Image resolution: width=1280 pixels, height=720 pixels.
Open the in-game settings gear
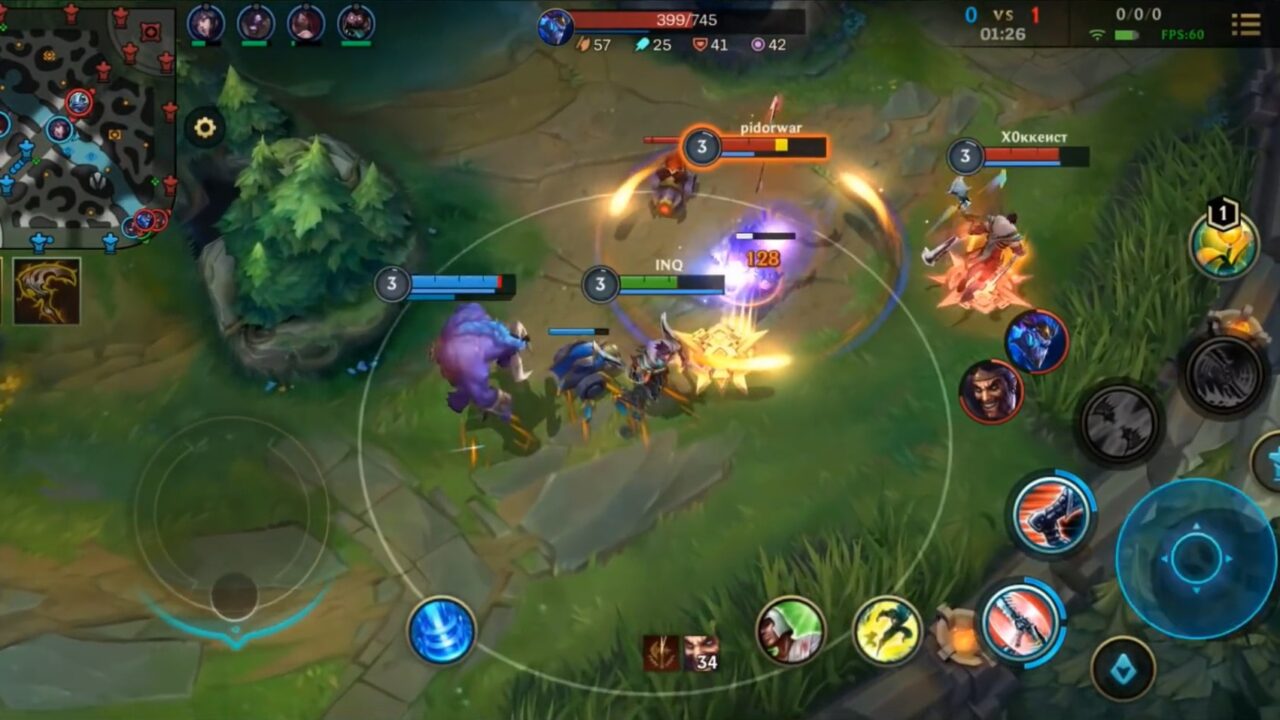pos(206,128)
